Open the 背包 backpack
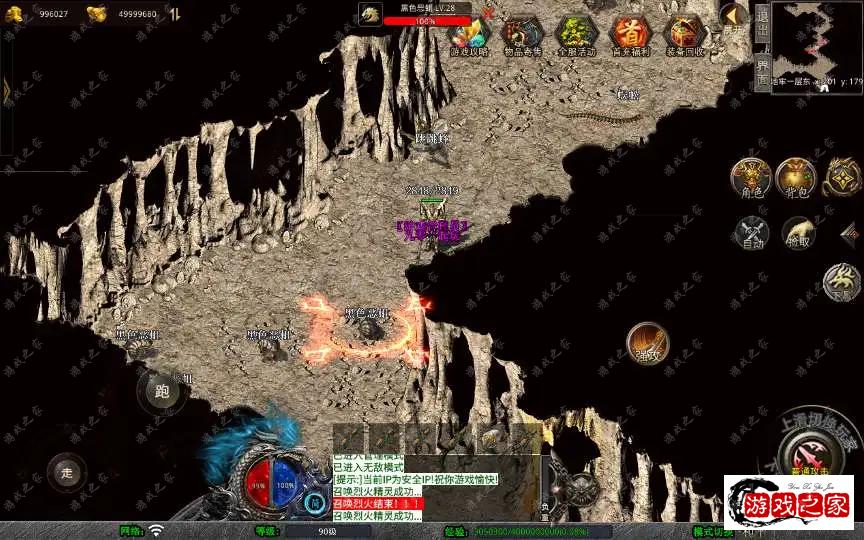Viewport: 864px width, 540px height. [x=796, y=176]
